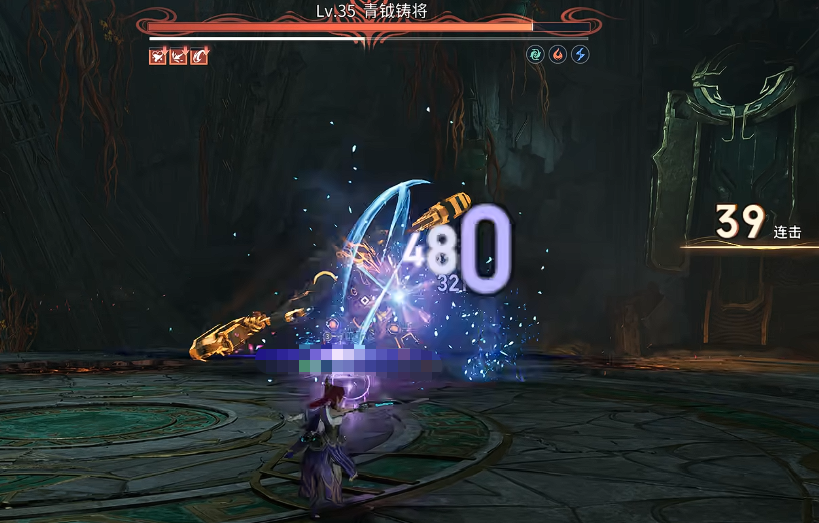Click the orange fire element icon
Viewport: 819px width, 523px height.
[x=558, y=55]
